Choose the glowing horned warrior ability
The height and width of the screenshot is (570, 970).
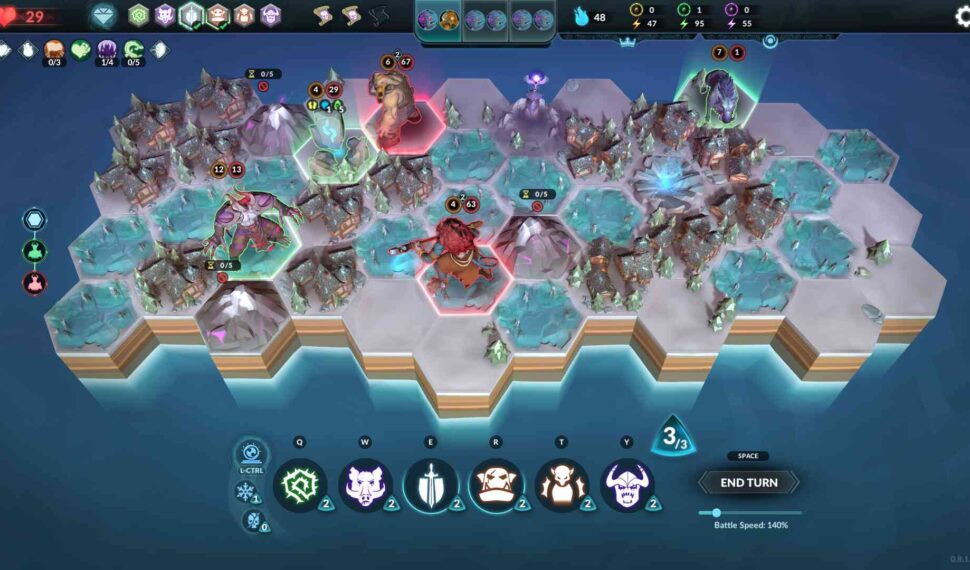pos(561,485)
